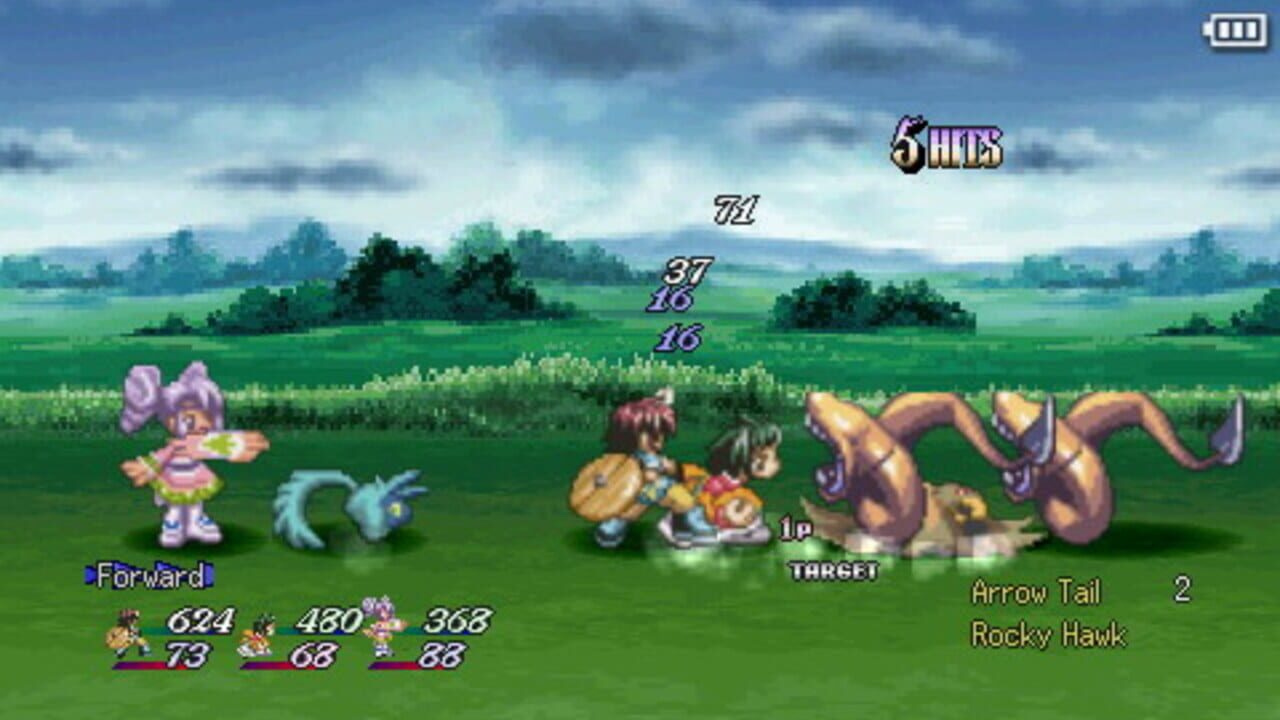1280x720 pixels.
Task: Select Arrow Tail in the enemy list
Action: [1035, 592]
